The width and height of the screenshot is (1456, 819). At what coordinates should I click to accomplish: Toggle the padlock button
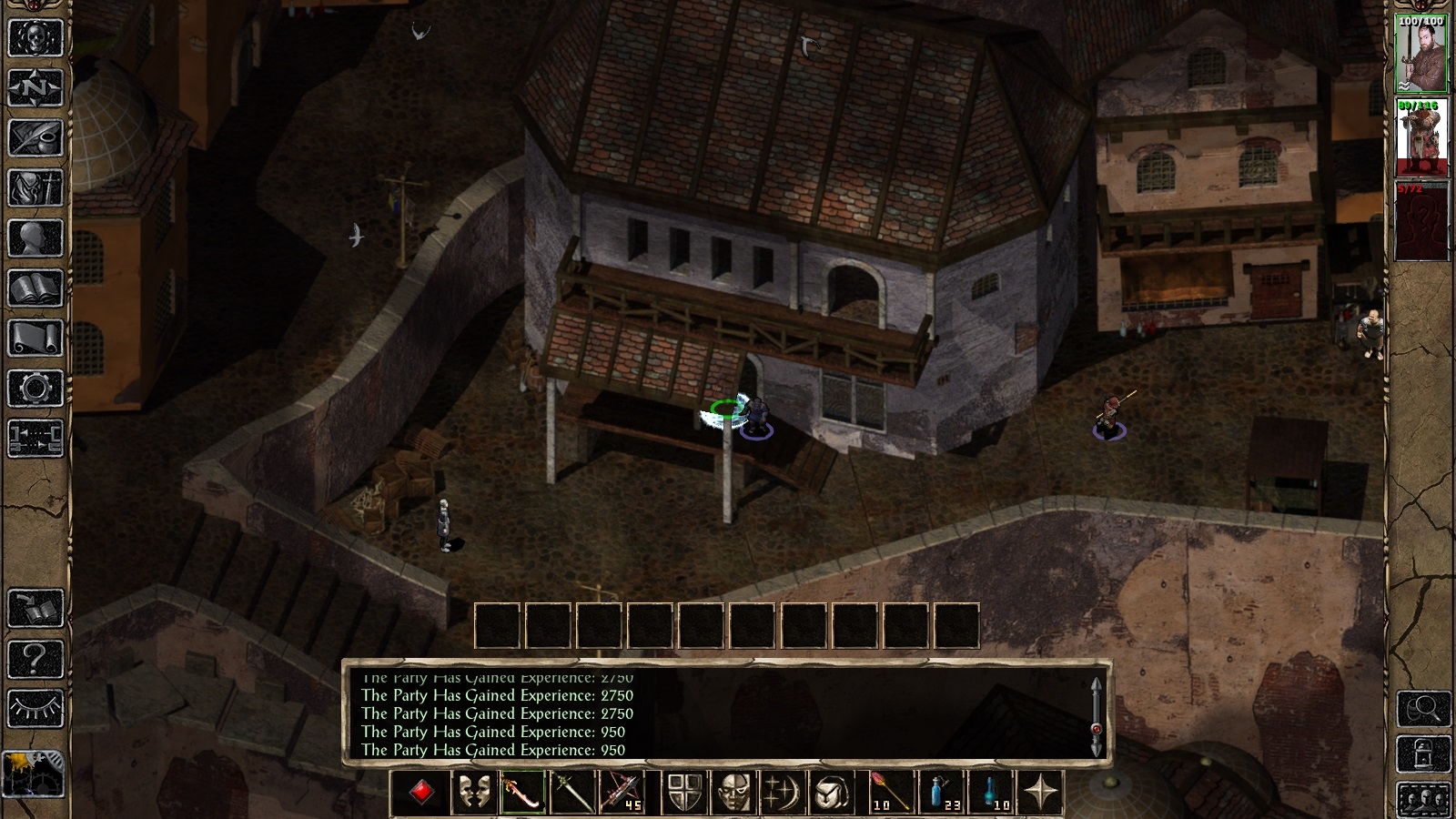click(1423, 754)
